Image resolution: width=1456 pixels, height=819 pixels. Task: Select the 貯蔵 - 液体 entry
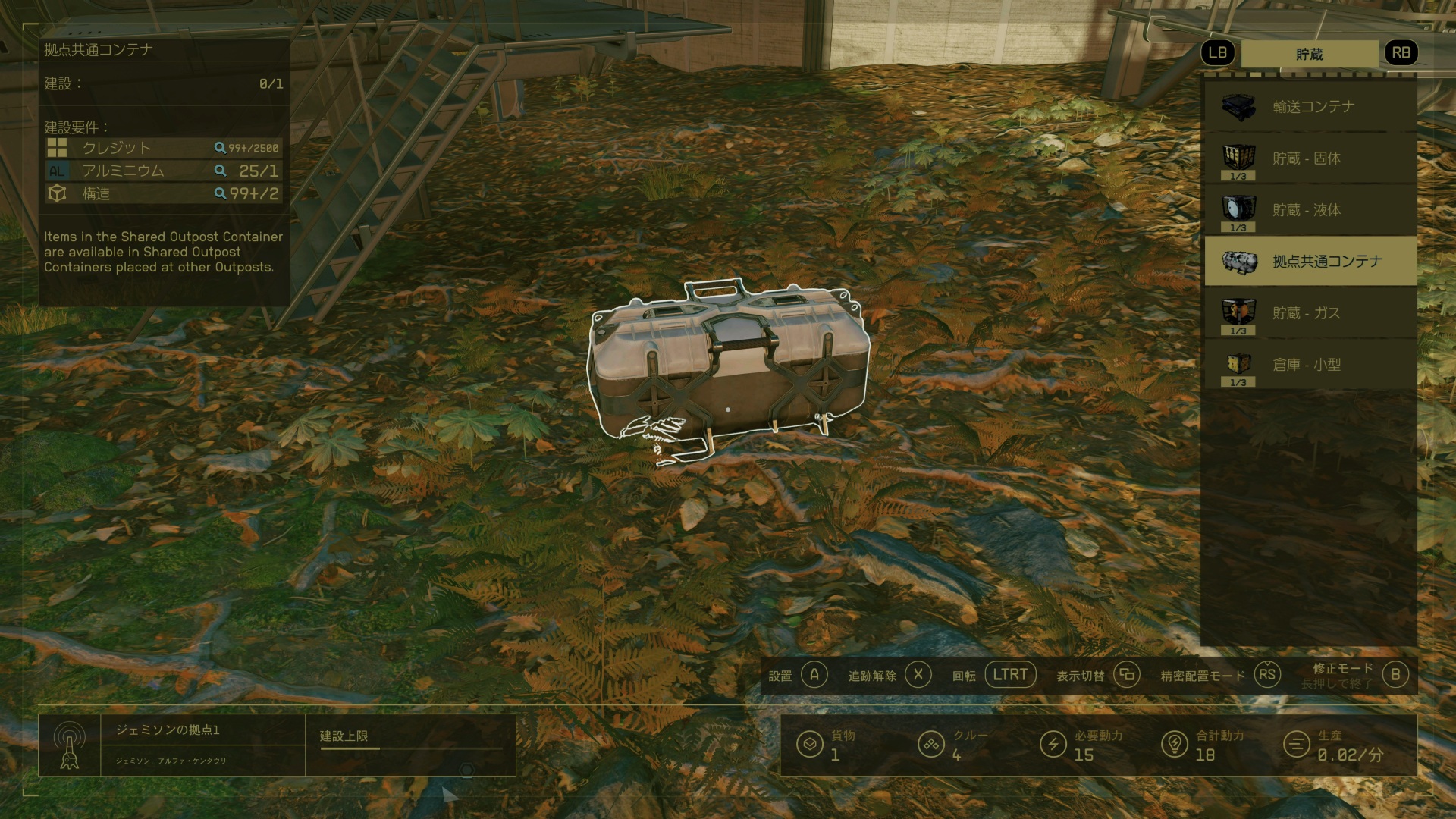coord(1310,210)
